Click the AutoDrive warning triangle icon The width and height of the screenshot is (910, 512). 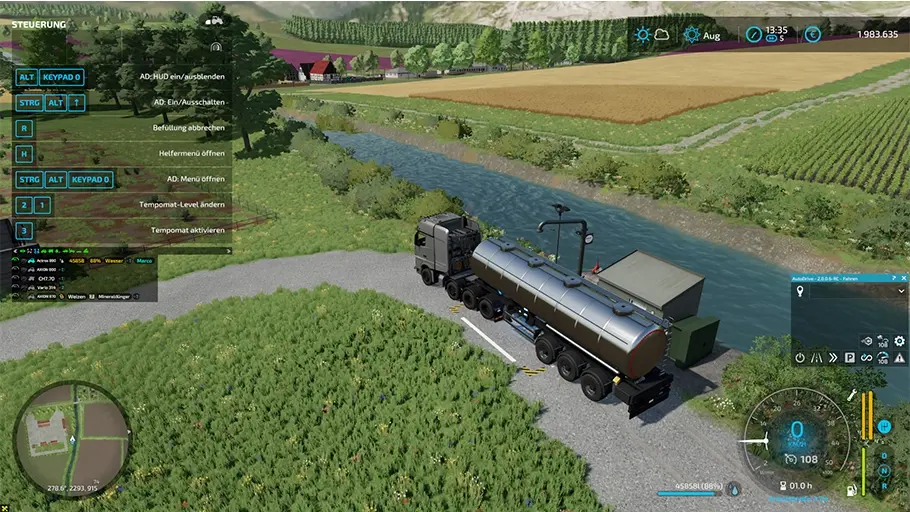[x=899, y=358]
